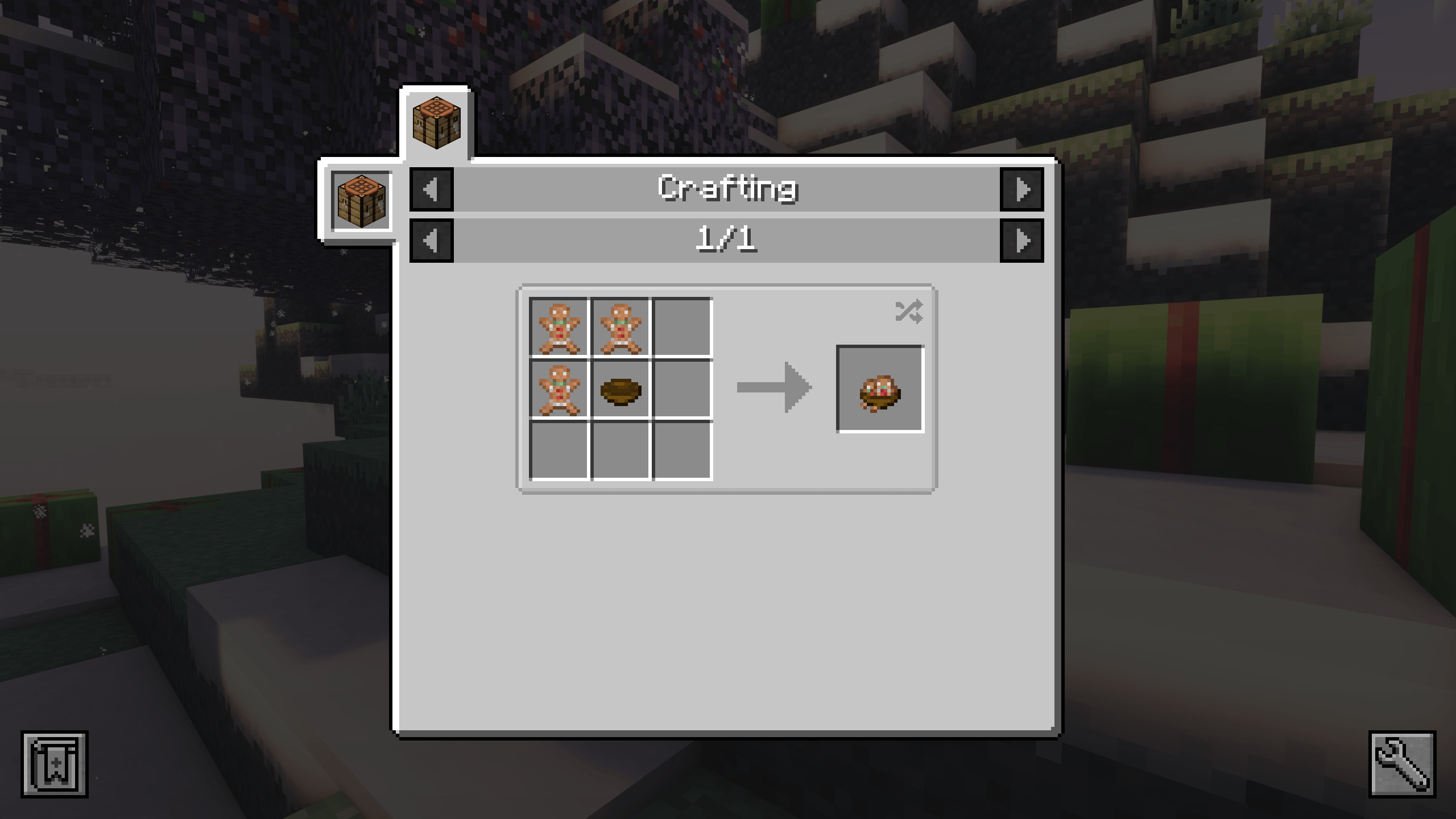Switch to next recipe category after Crafting title
This screenshot has height=819, width=1456.
(x=1021, y=189)
